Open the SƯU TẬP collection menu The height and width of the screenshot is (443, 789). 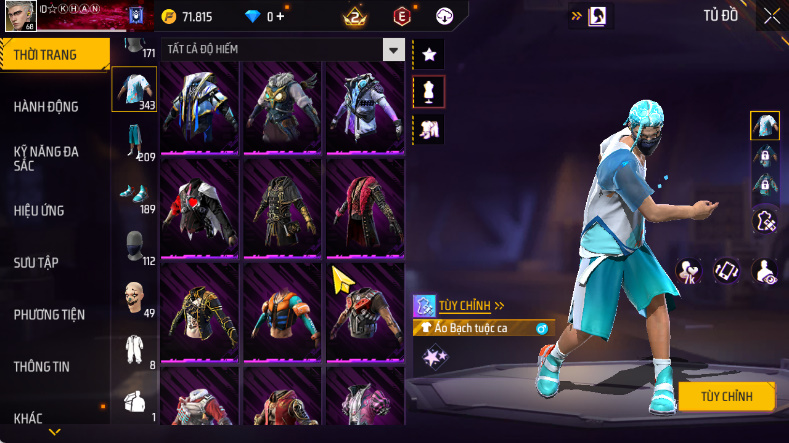pos(36,262)
